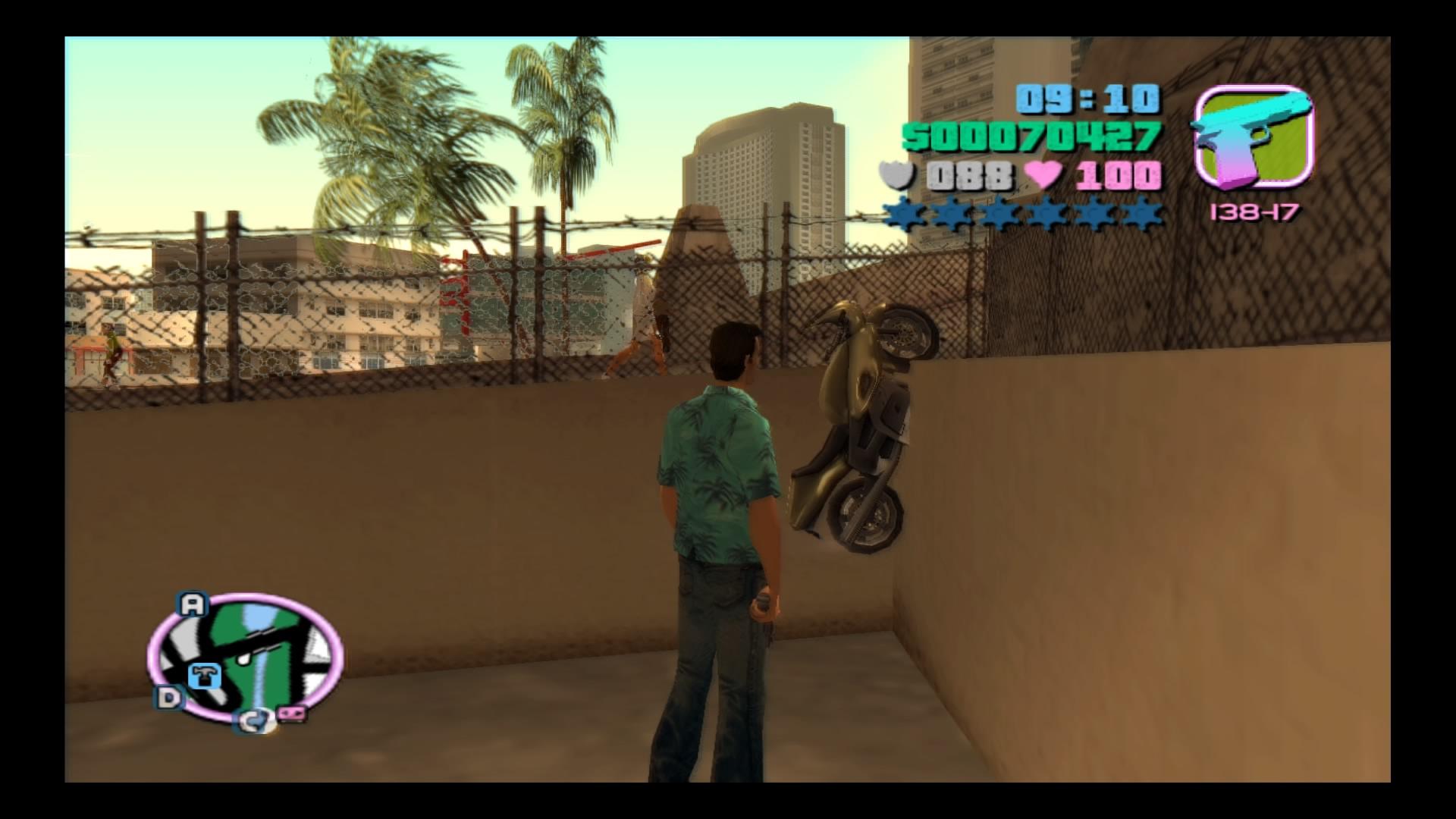Choose the 'D' mission blip on radar
This screenshot has height=819, width=1456.
click(x=168, y=698)
